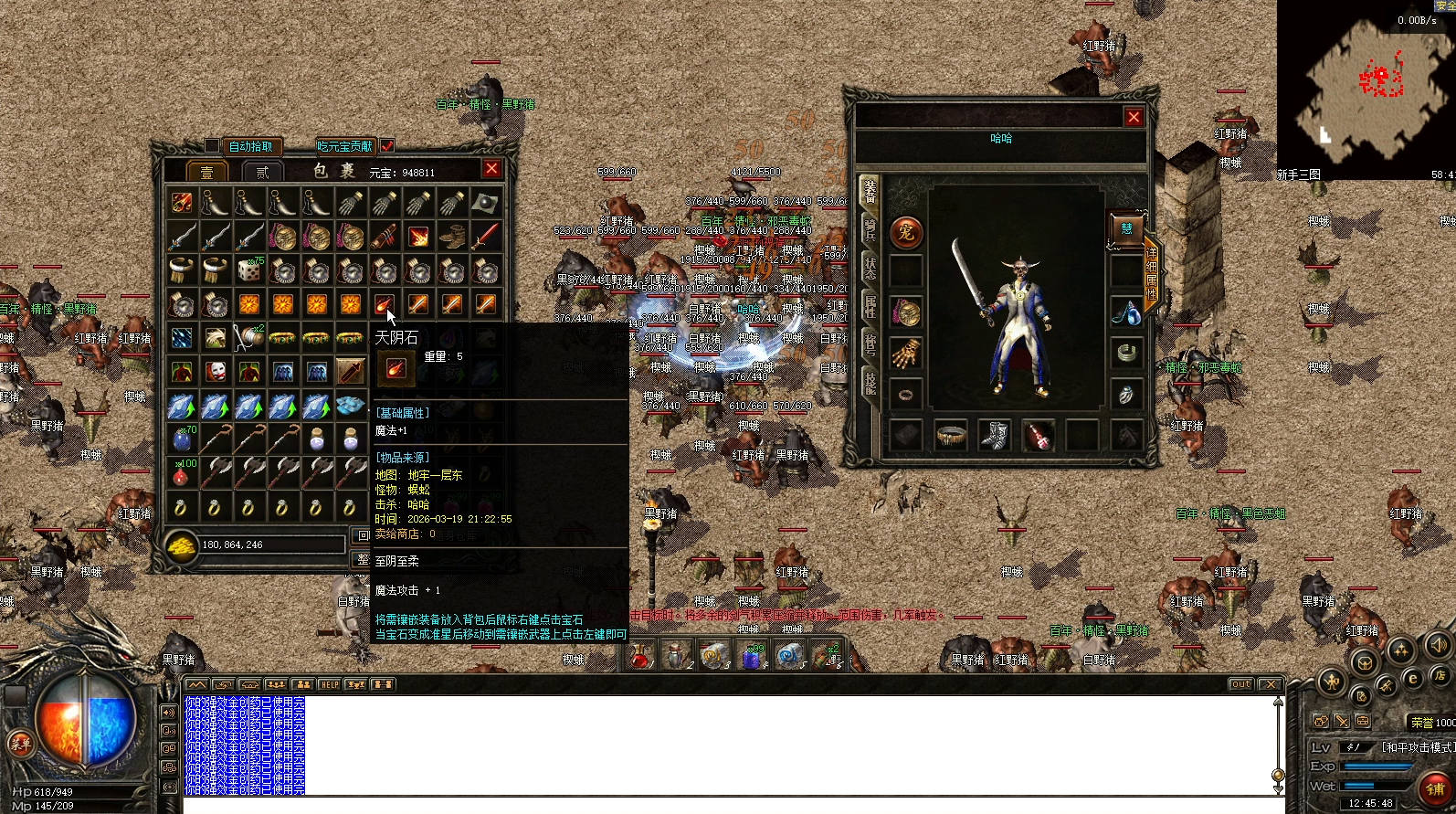Switch to bag page 贰
The width and height of the screenshot is (1456, 814).
point(262,172)
